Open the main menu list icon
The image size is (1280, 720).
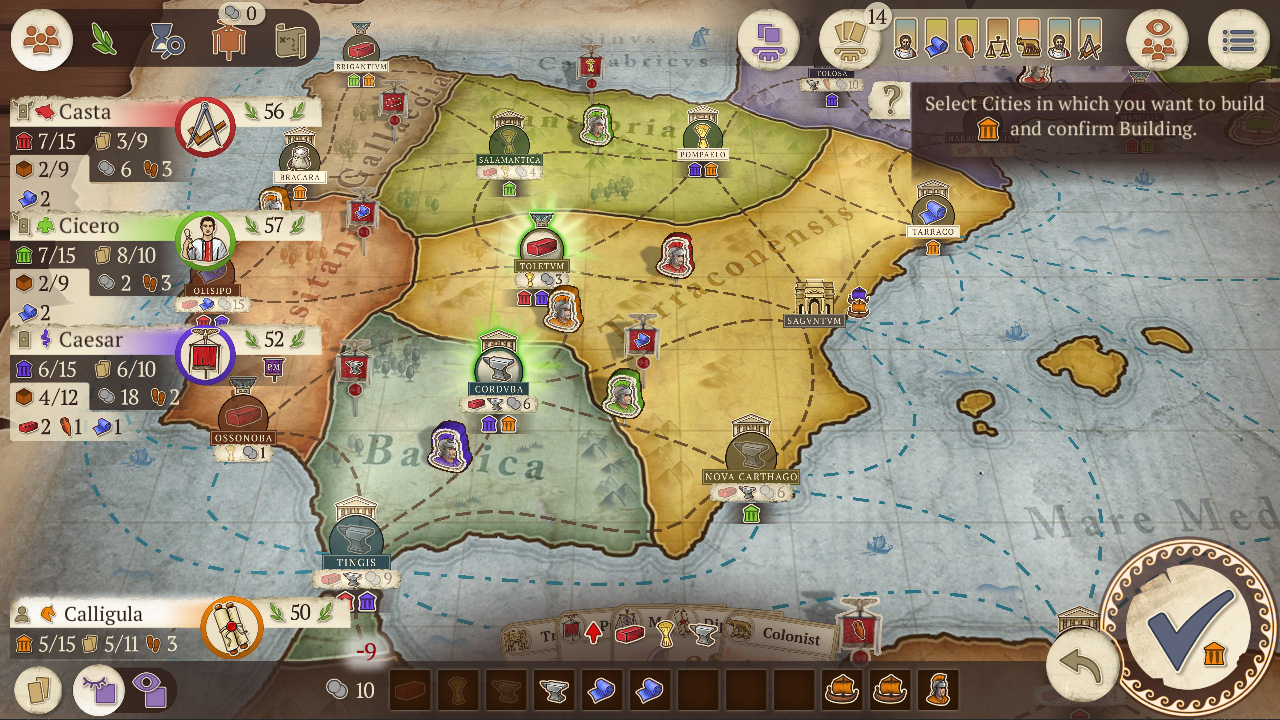pyautogui.click(x=1239, y=40)
